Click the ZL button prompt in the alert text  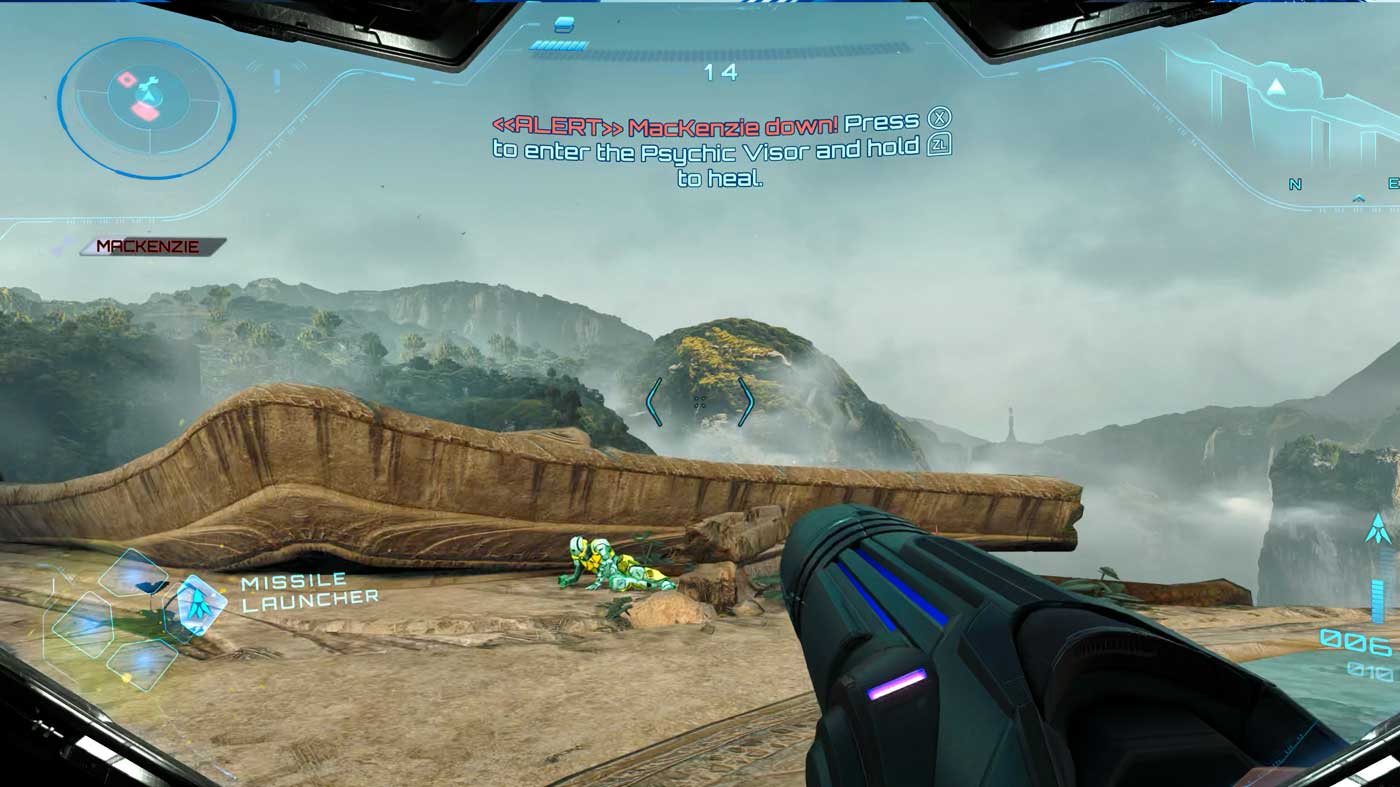click(937, 144)
